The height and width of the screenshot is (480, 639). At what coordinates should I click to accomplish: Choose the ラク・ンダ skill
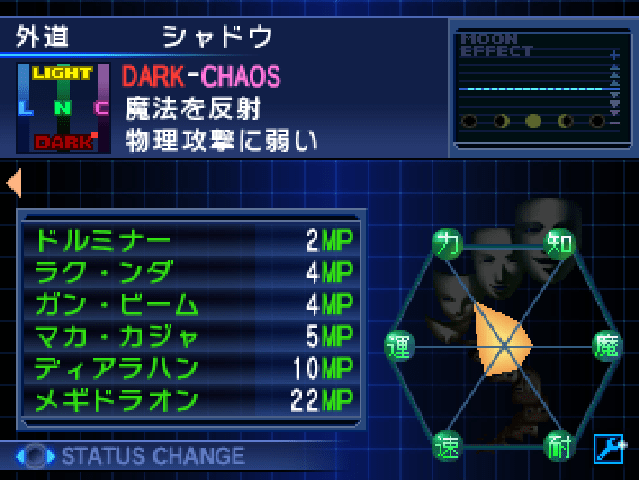190,272
